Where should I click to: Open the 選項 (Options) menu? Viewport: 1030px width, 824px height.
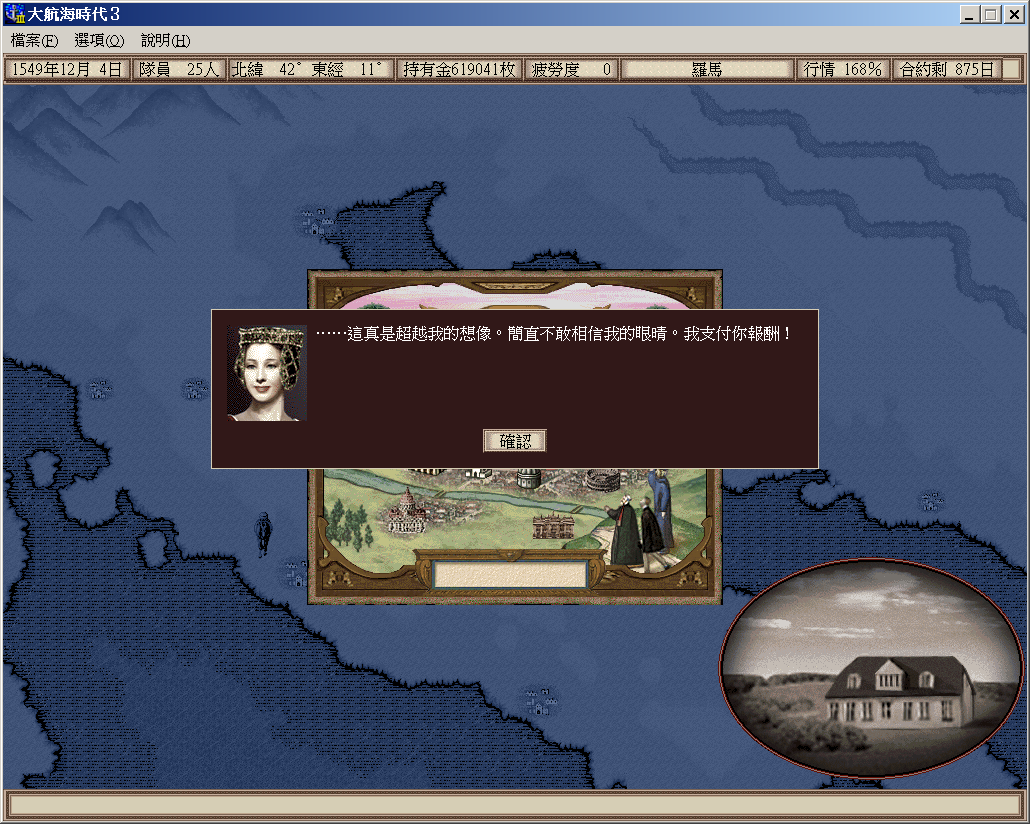(x=99, y=41)
